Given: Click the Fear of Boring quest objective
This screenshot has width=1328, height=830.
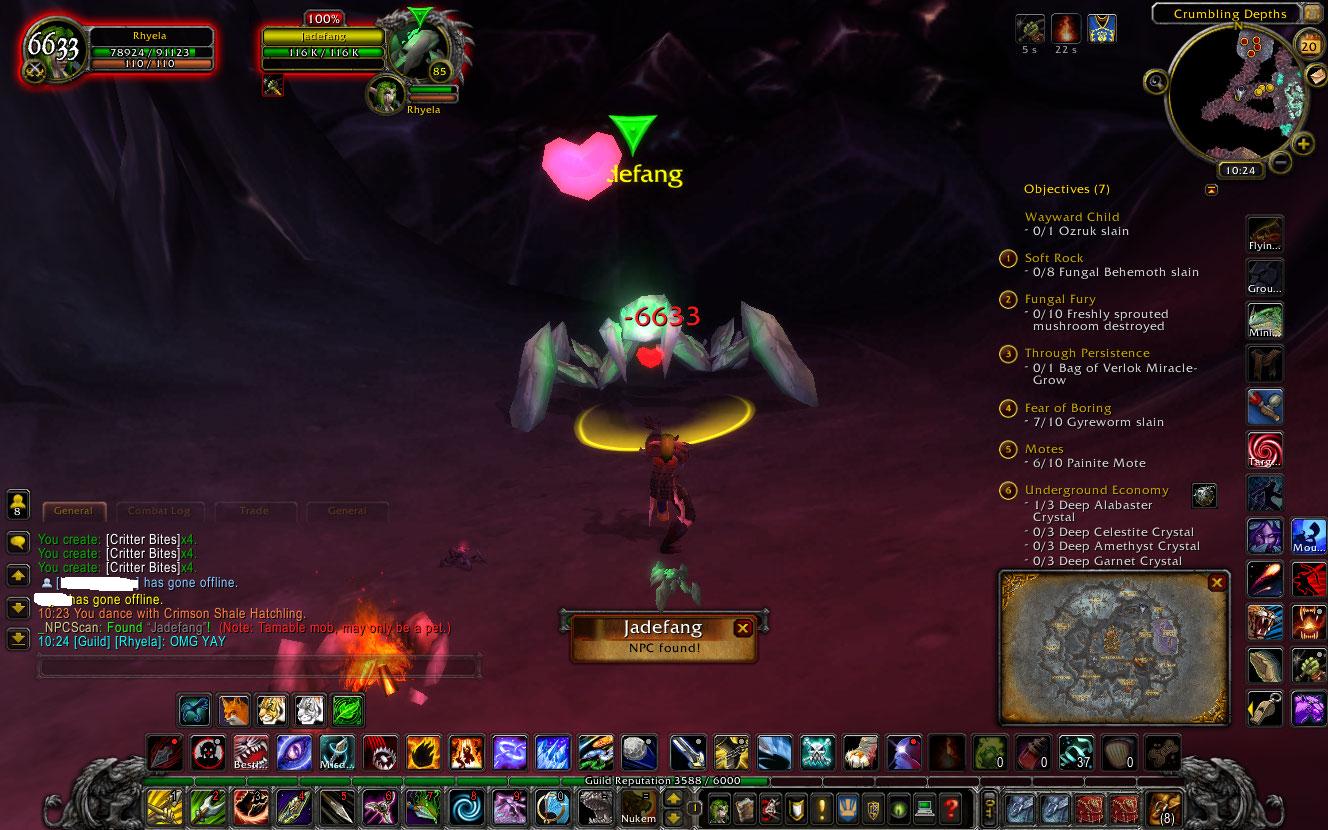Looking at the screenshot, I should click(1068, 408).
